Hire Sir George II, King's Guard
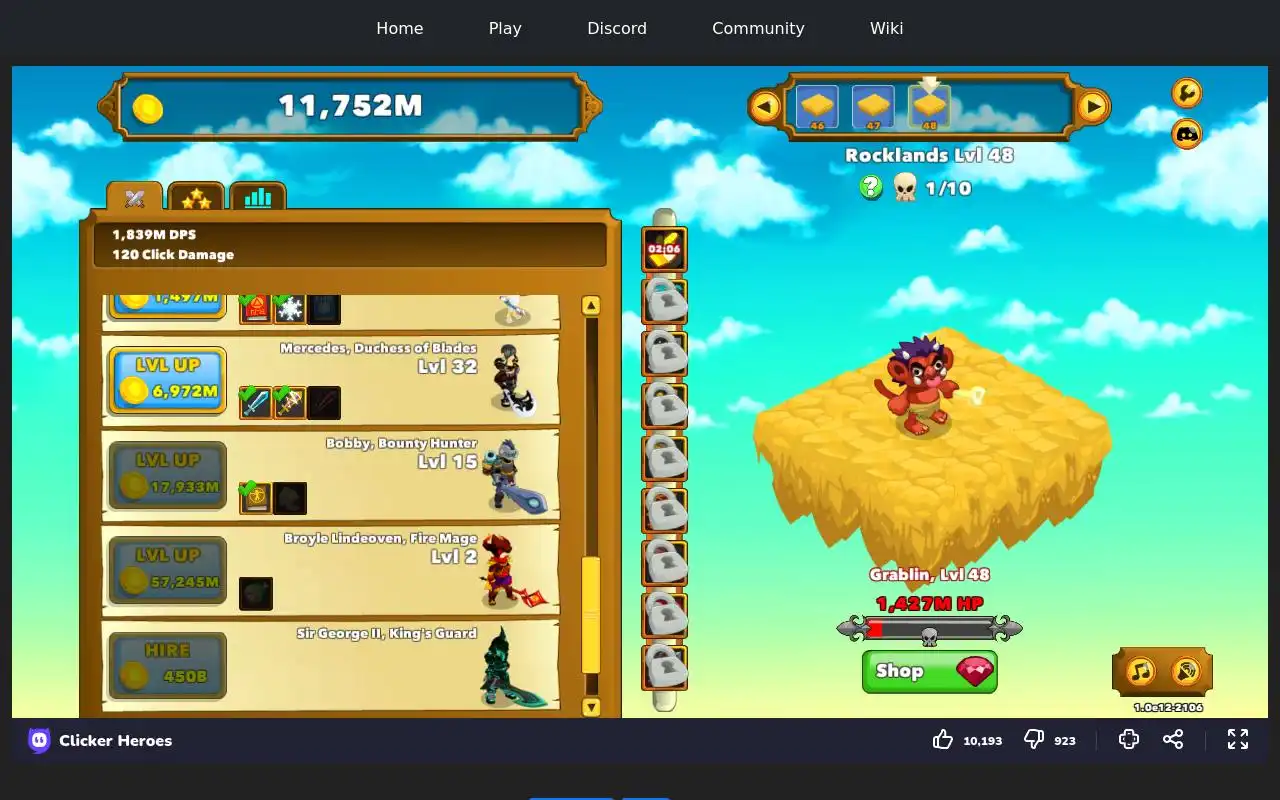Image resolution: width=1280 pixels, height=800 pixels. pyautogui.click(x=167, y=665)
